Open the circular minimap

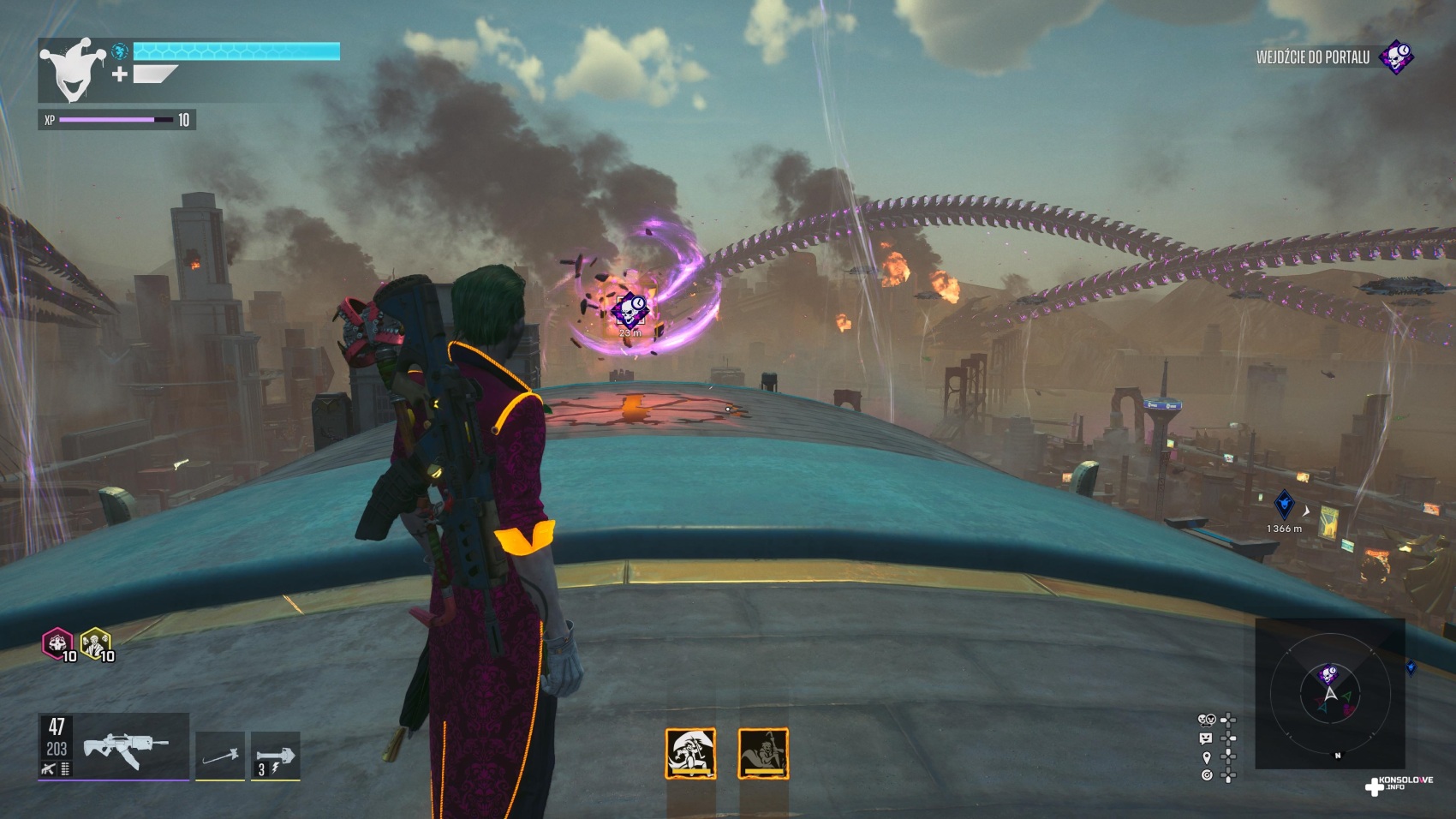click(1329, 694)
